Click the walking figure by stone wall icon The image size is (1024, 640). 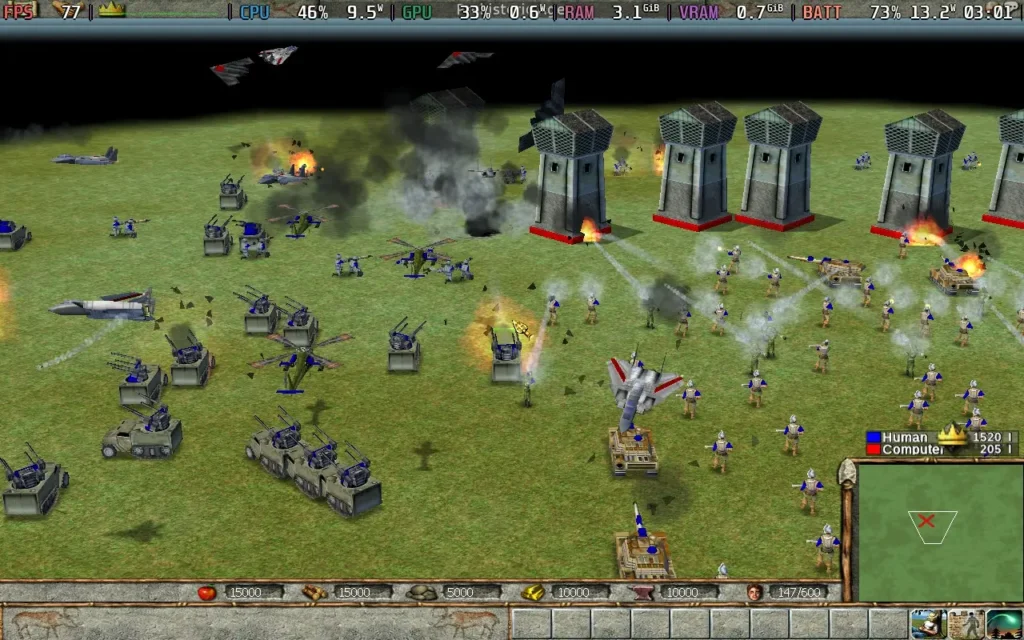(x=966, y=623)
